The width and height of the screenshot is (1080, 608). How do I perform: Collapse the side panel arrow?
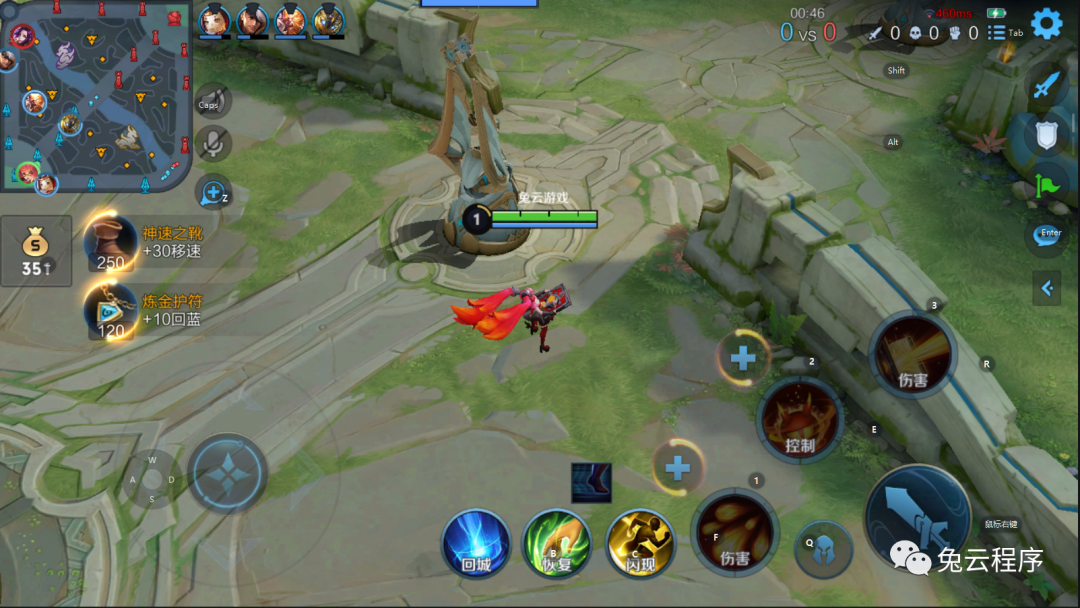(x=1046, y=289)
